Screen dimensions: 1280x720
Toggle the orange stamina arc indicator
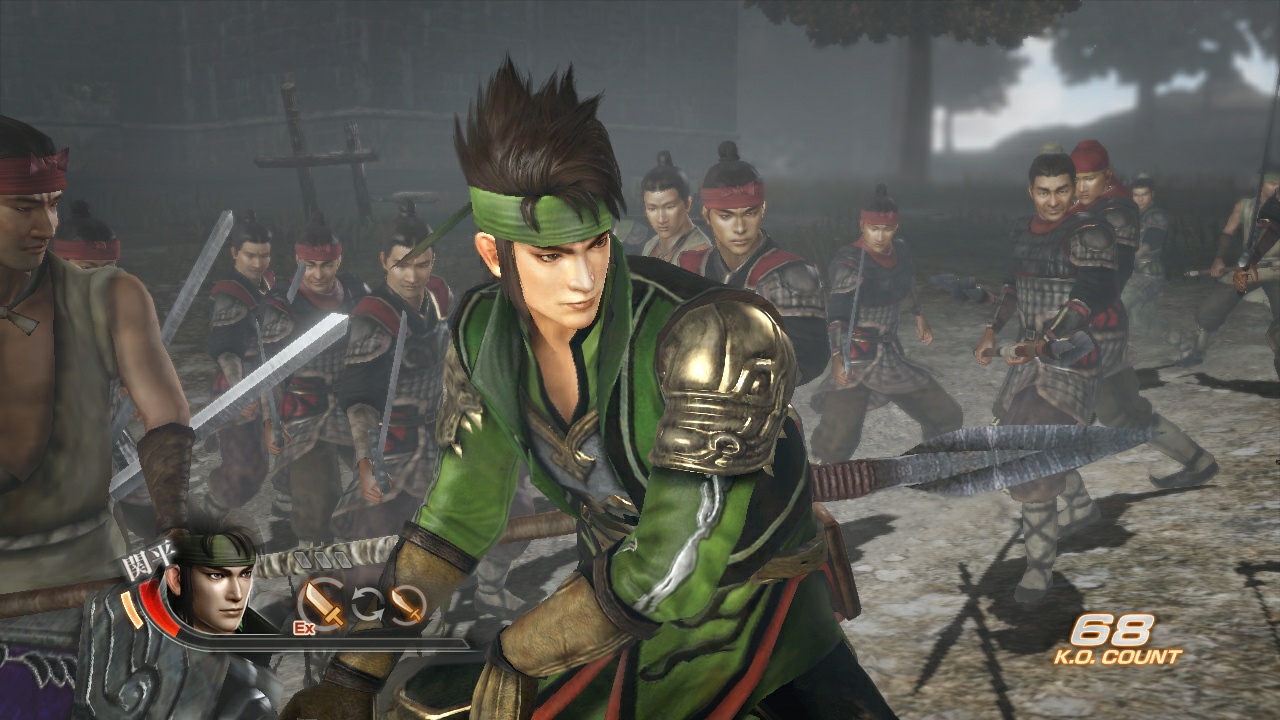[130, 609]
